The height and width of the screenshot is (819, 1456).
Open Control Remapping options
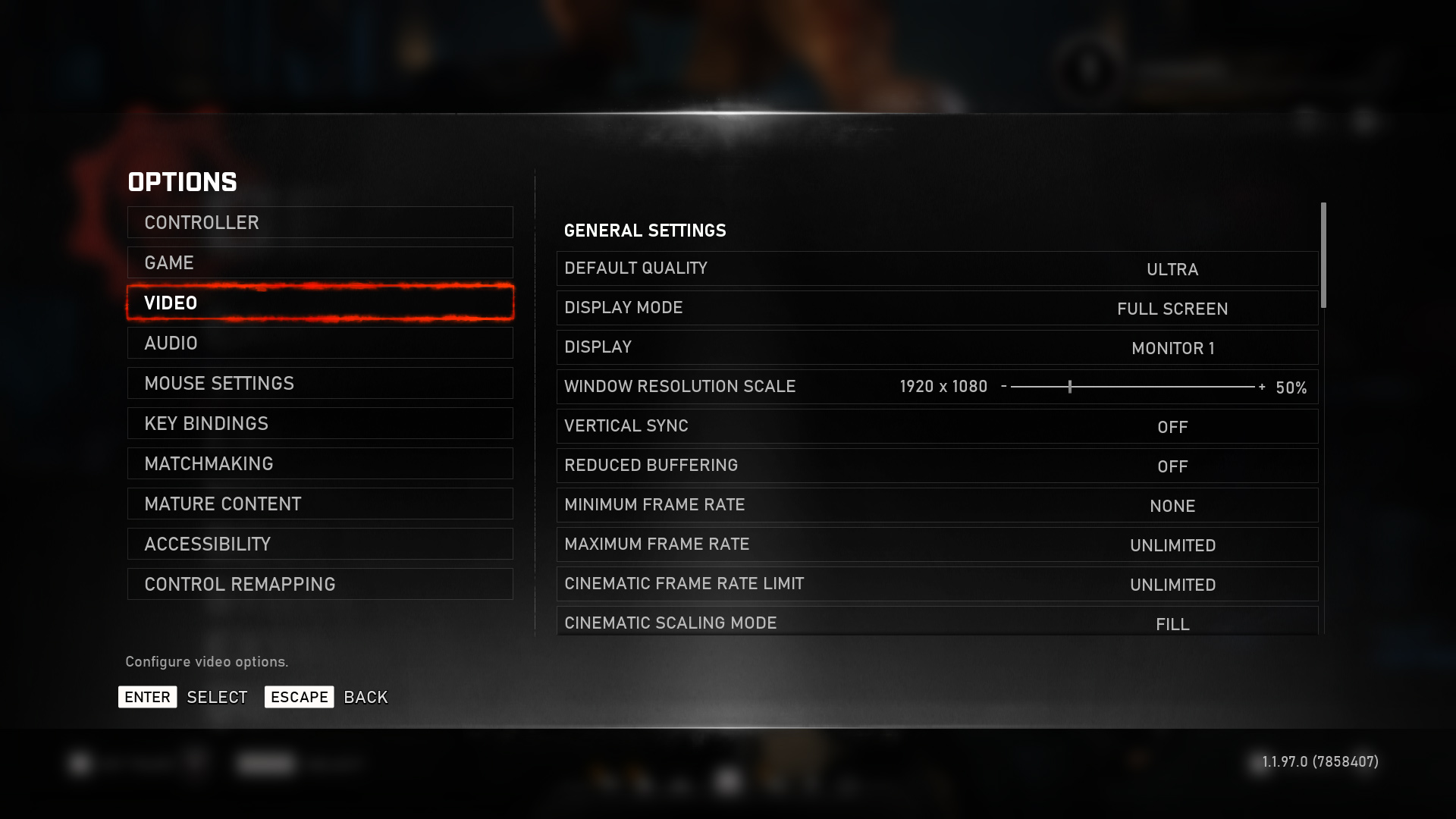320,584
